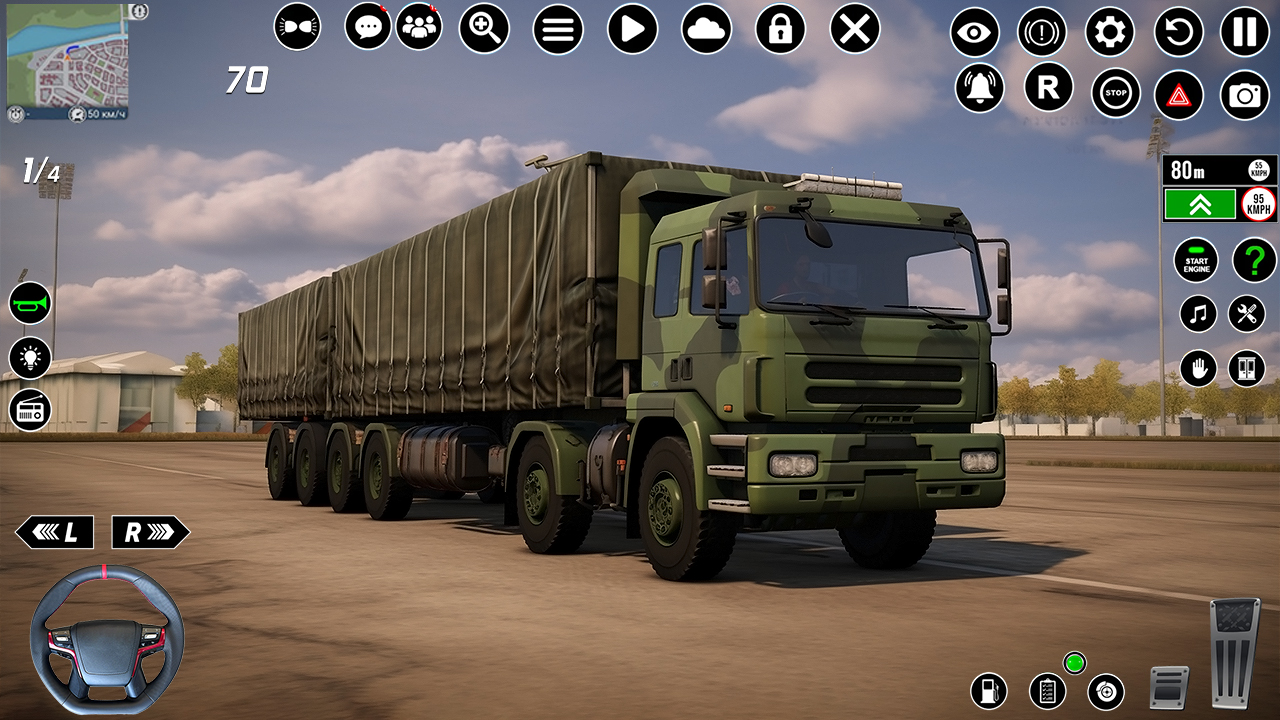Open the delivery checklist clipboard
The height and width of the screenshot is (720, 1280).
click(1046, 689)
